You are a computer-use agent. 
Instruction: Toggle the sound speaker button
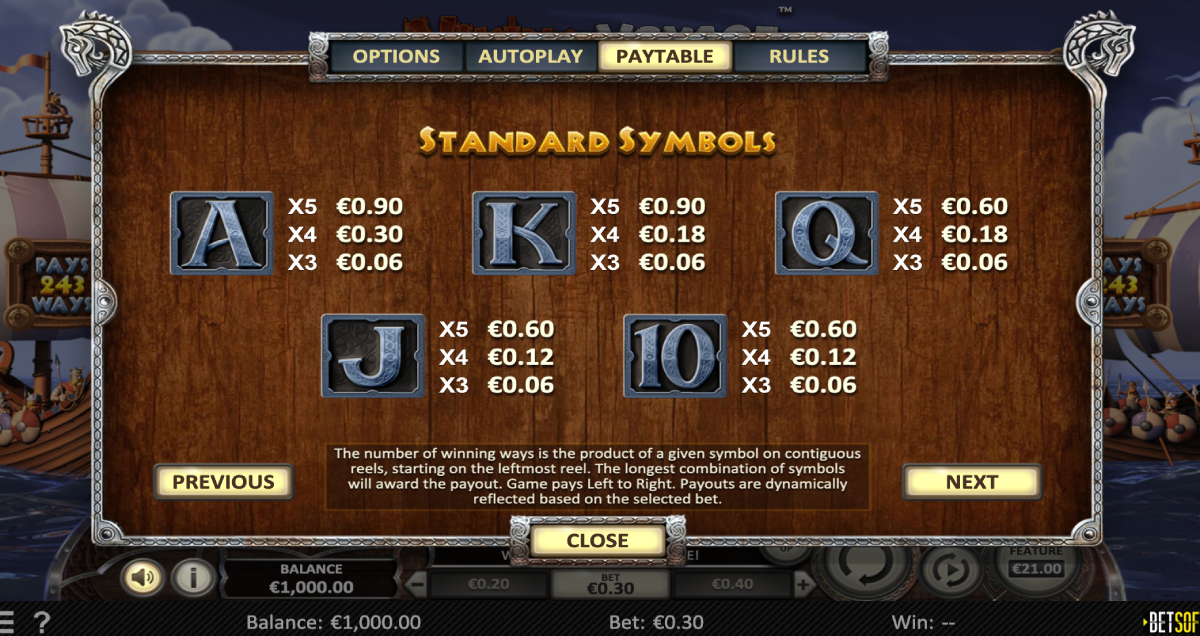(144, 577)
